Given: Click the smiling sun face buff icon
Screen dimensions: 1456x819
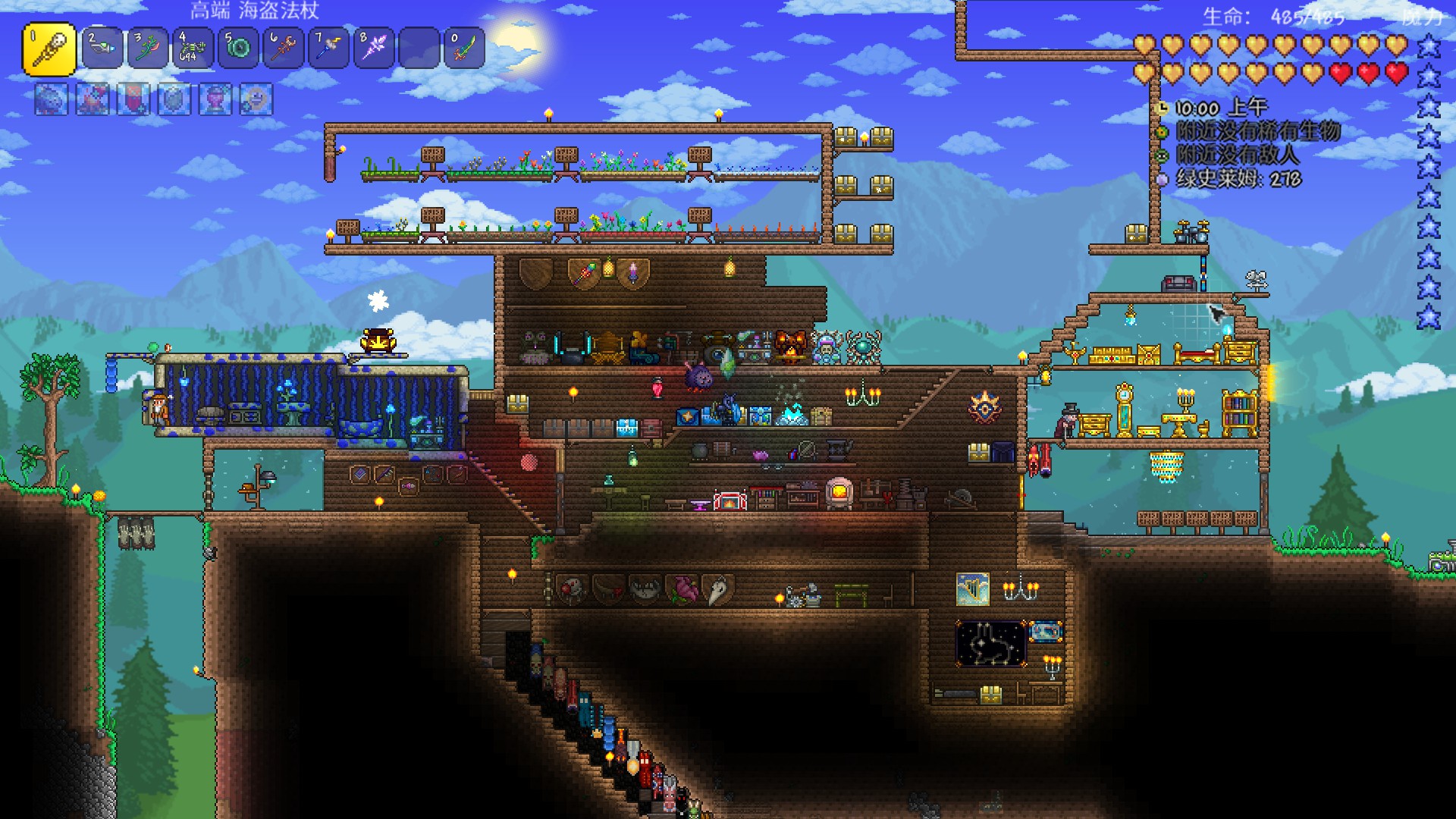Looking at the screenshot, I should coord(256,99).
